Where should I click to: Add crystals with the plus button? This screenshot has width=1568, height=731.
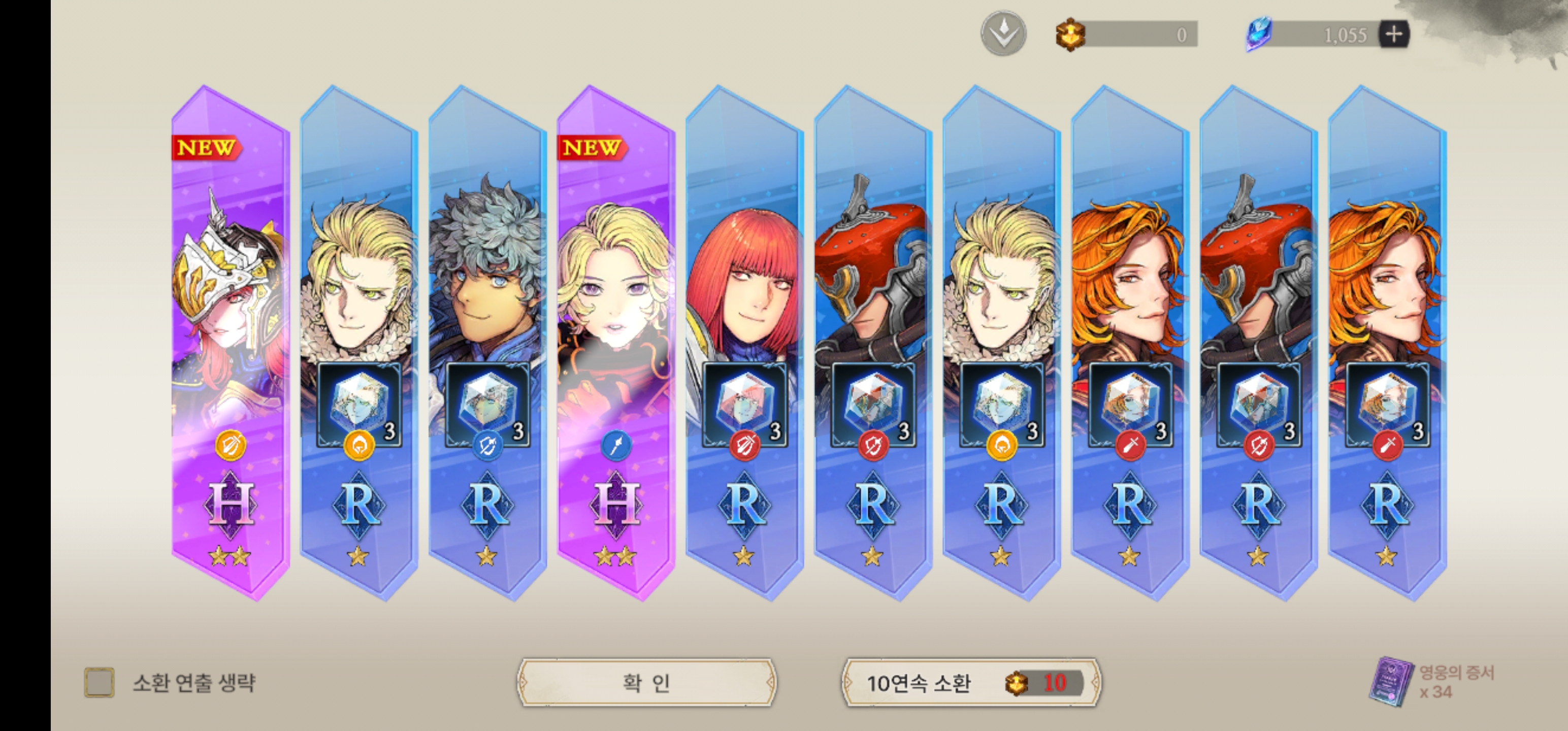click(x=1394, y=34)
